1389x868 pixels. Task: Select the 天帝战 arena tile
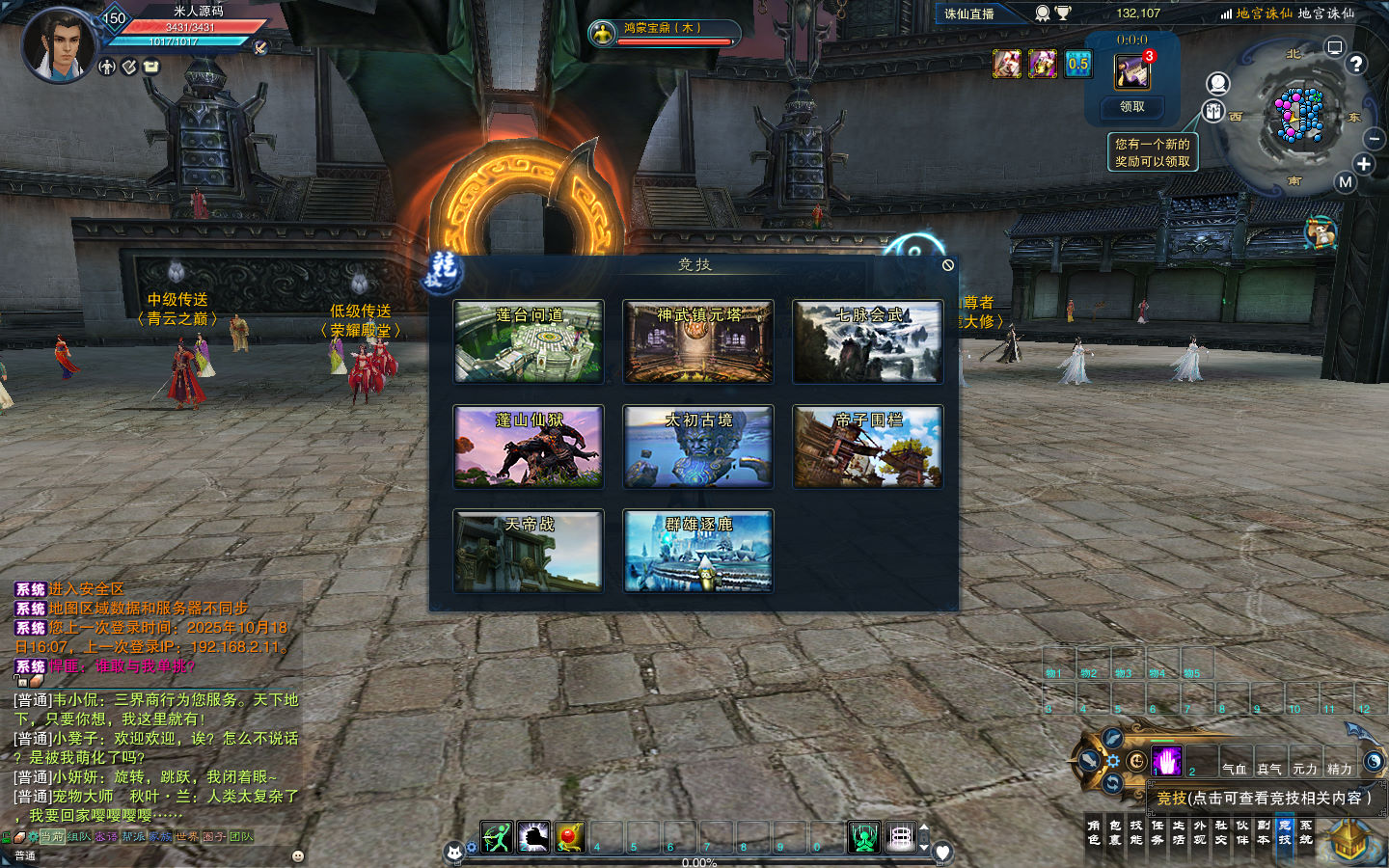click(x=529, y=551)
